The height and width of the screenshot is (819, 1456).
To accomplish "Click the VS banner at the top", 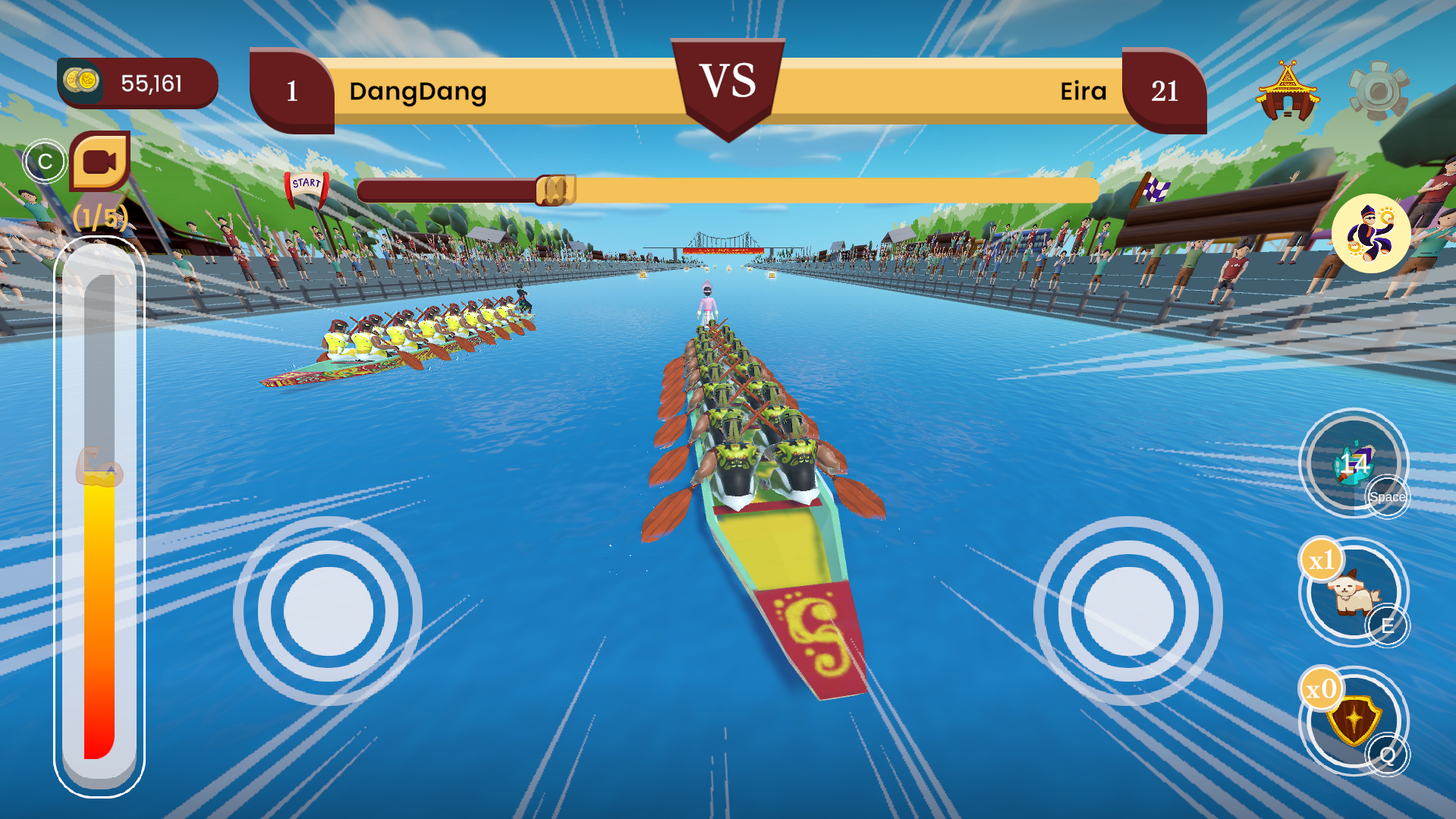I will point(728,82).
